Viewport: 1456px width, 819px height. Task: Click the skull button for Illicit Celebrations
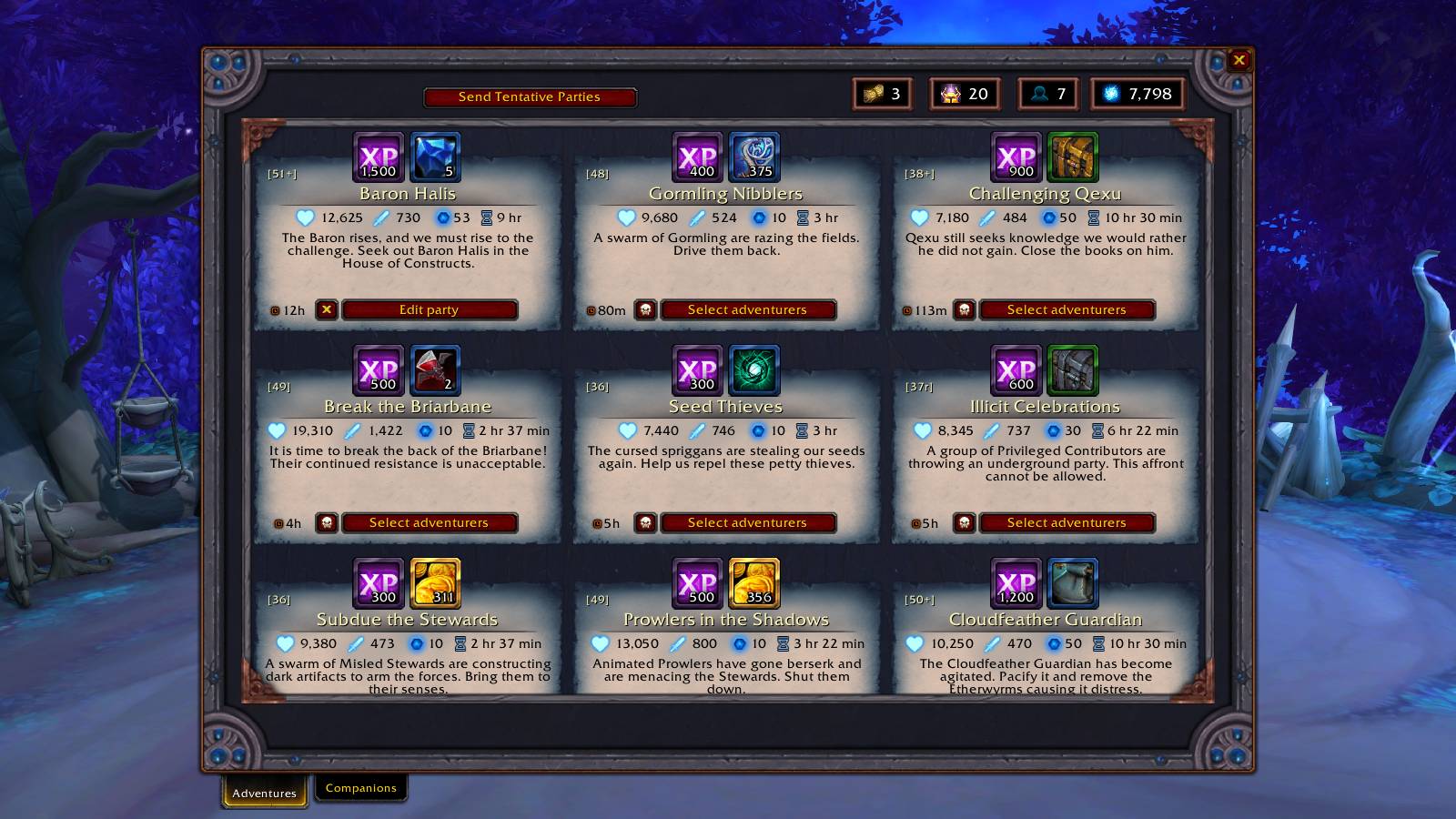(964, 523)
